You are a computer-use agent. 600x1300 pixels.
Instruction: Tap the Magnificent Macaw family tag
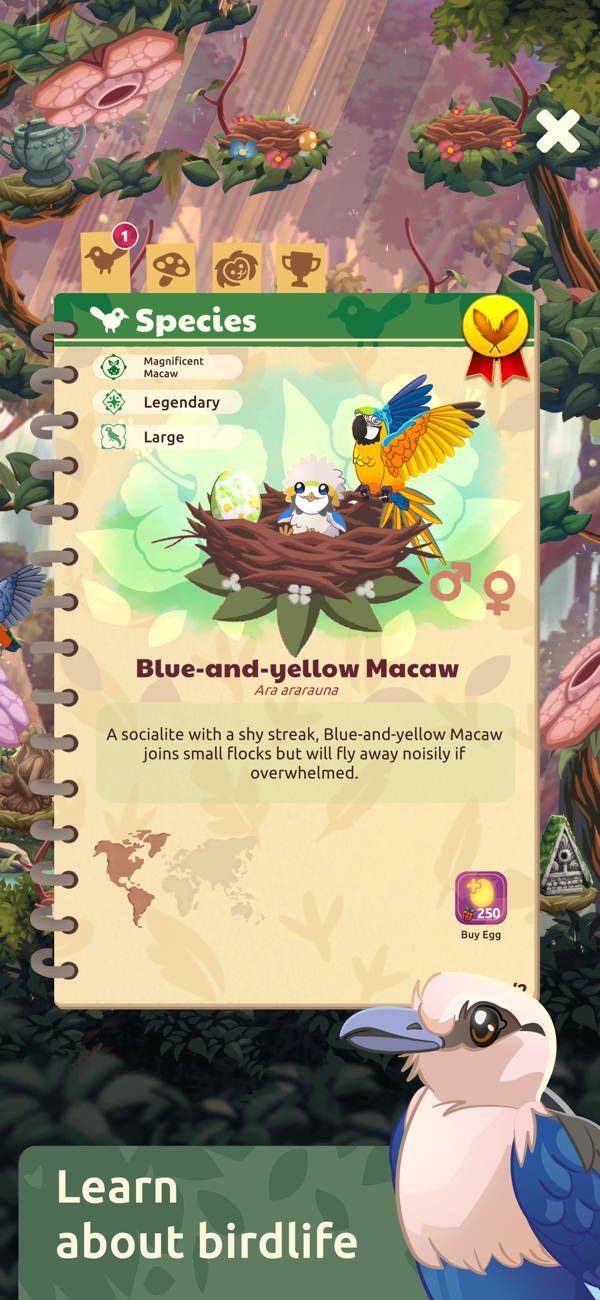[168, 367]
